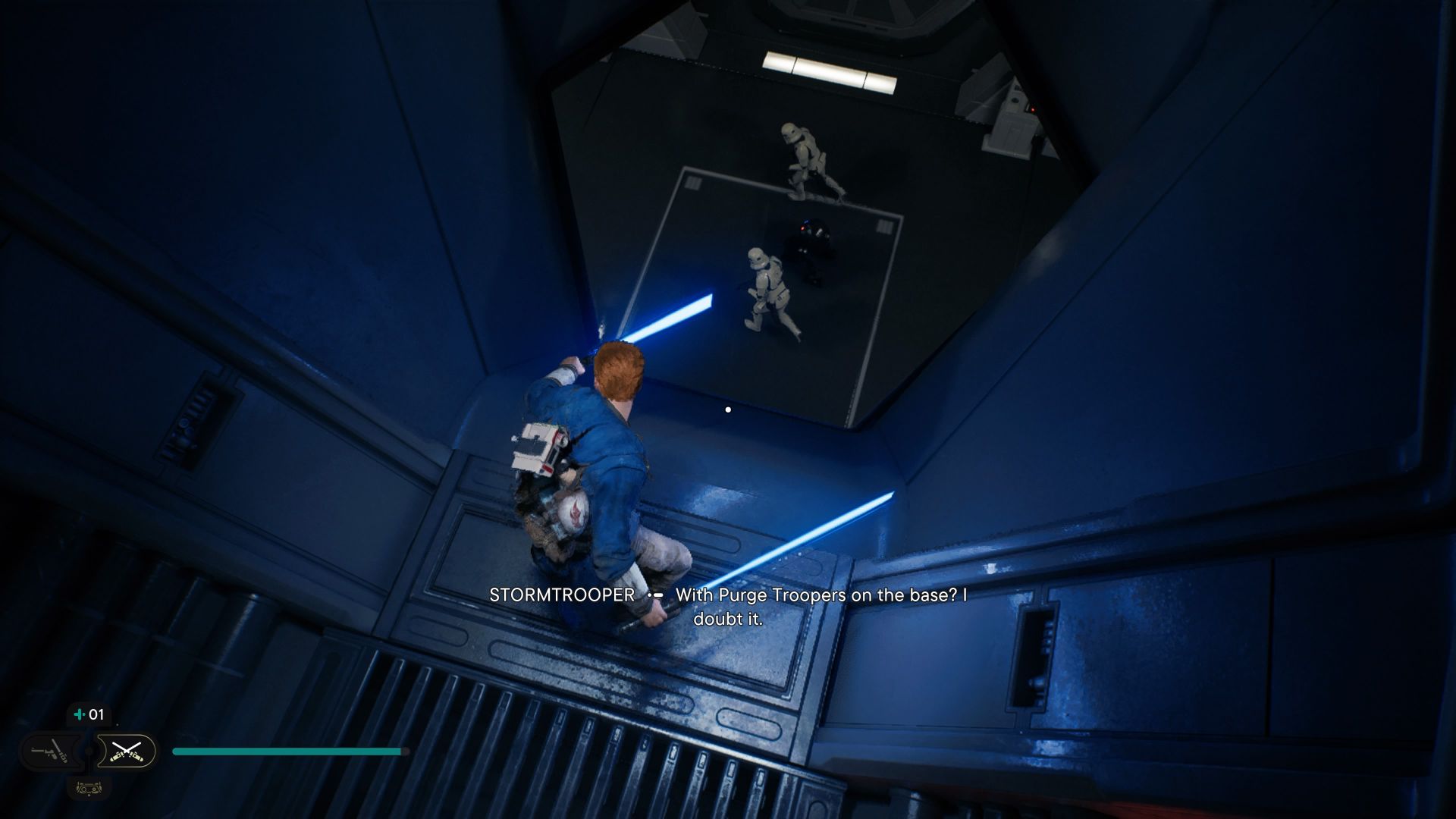Click the teal health bar

click(288, 749)
